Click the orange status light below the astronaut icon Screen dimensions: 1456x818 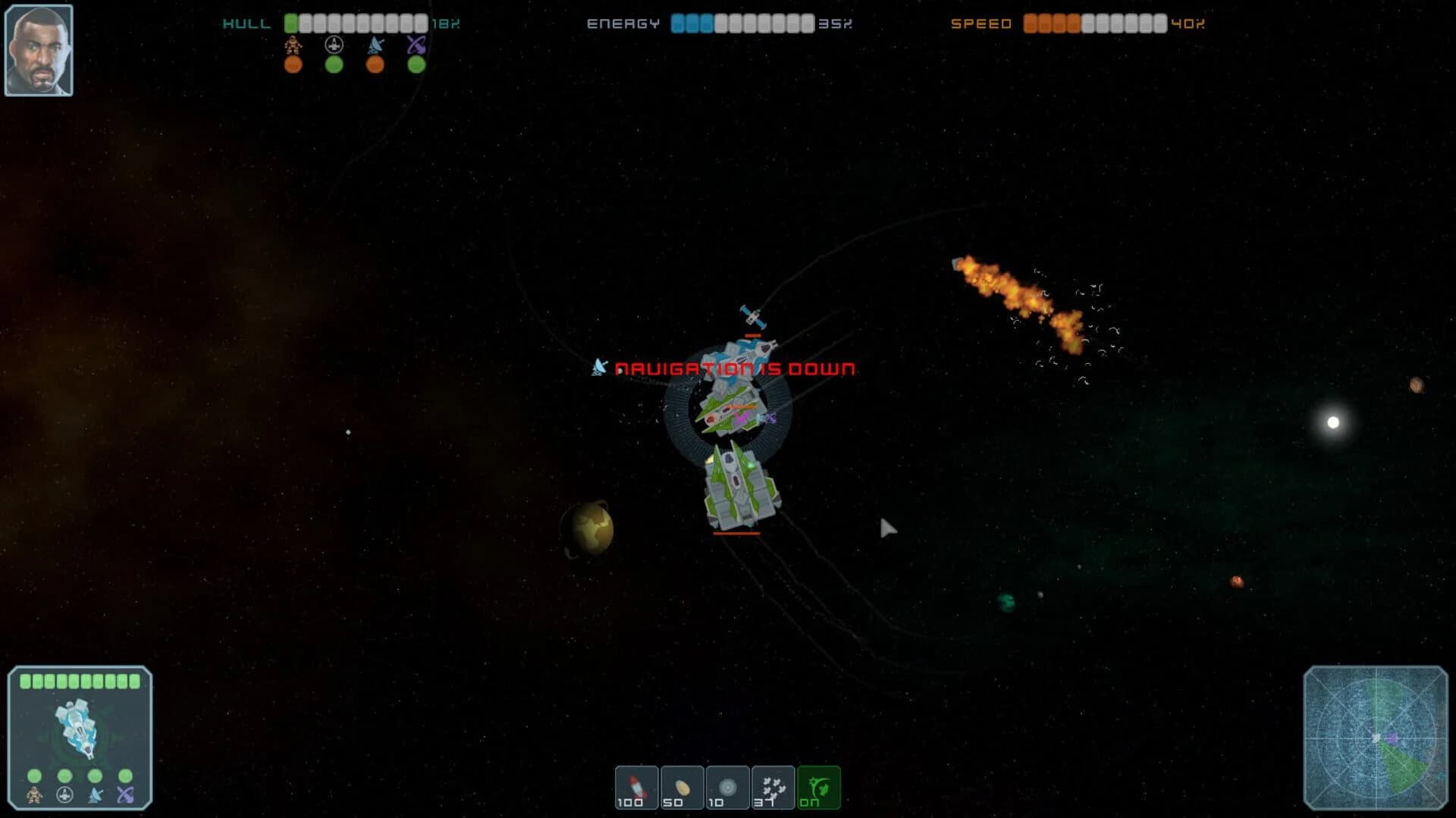click(x=293, y=66)
